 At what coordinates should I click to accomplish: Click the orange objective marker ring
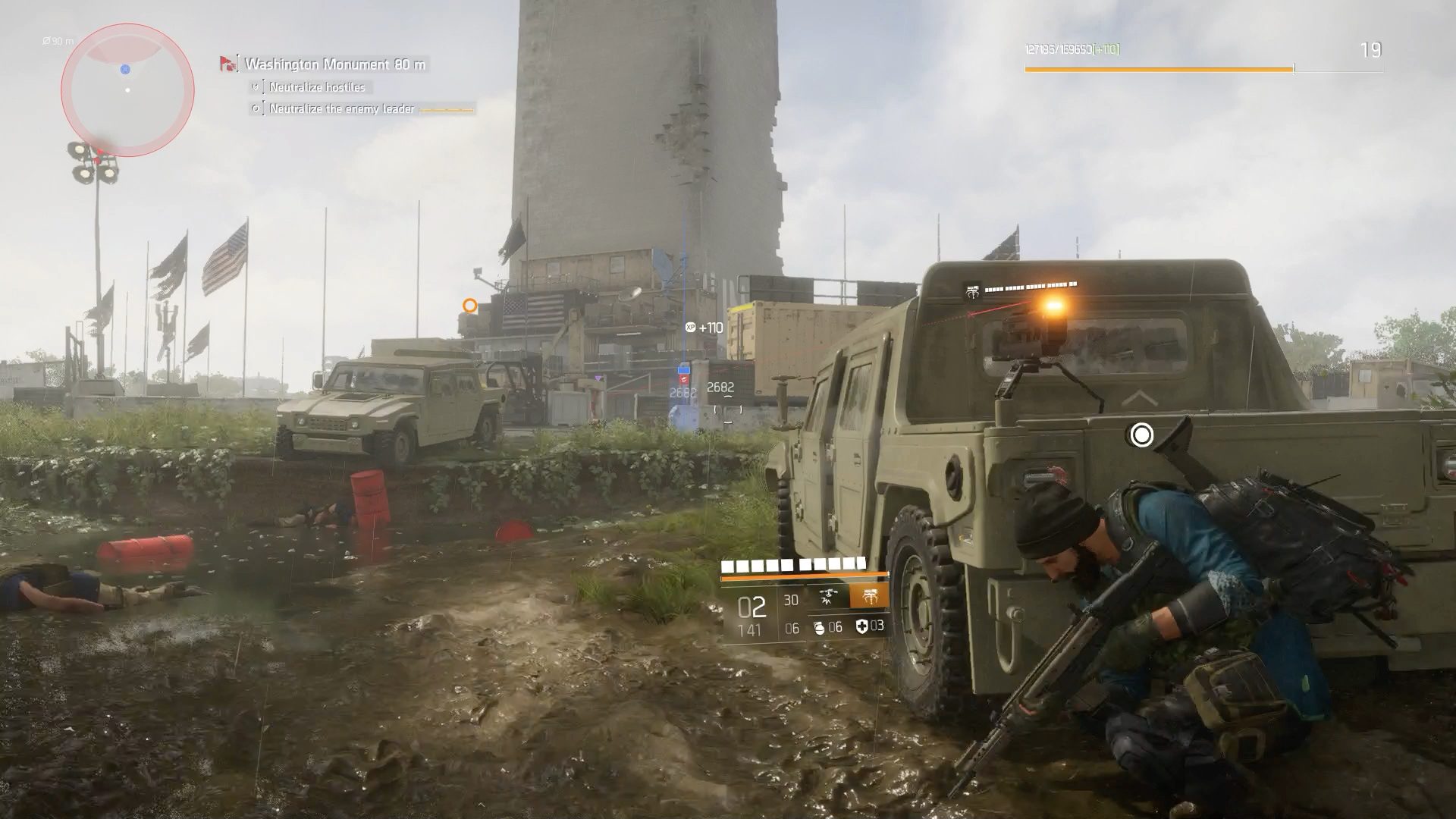pyautogui.click(x=470, y=306)
